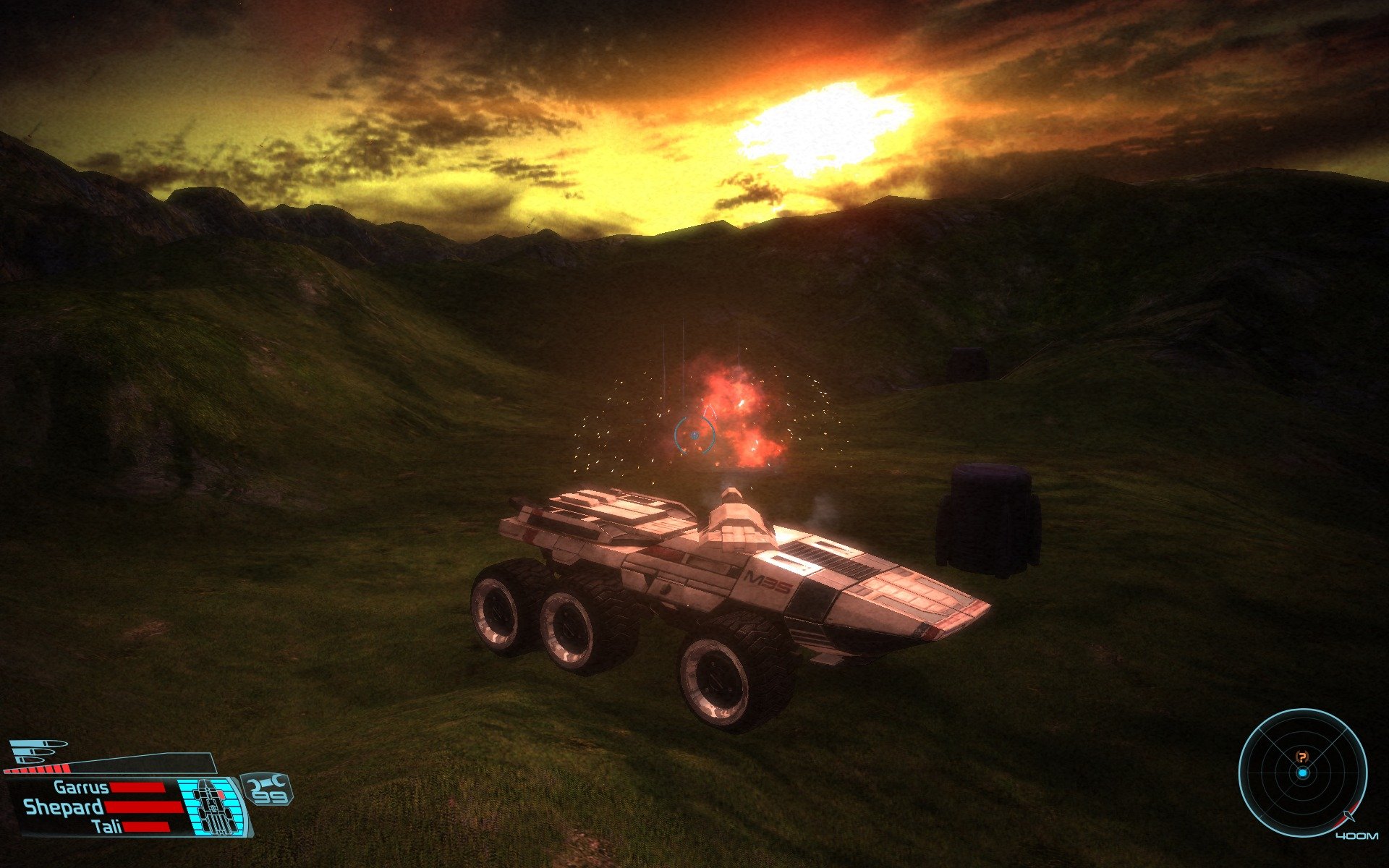The width and height of the screenshot is (1389, 868).
Task: Select Tali in the squad panel
Action: click(x=107, y=827)
